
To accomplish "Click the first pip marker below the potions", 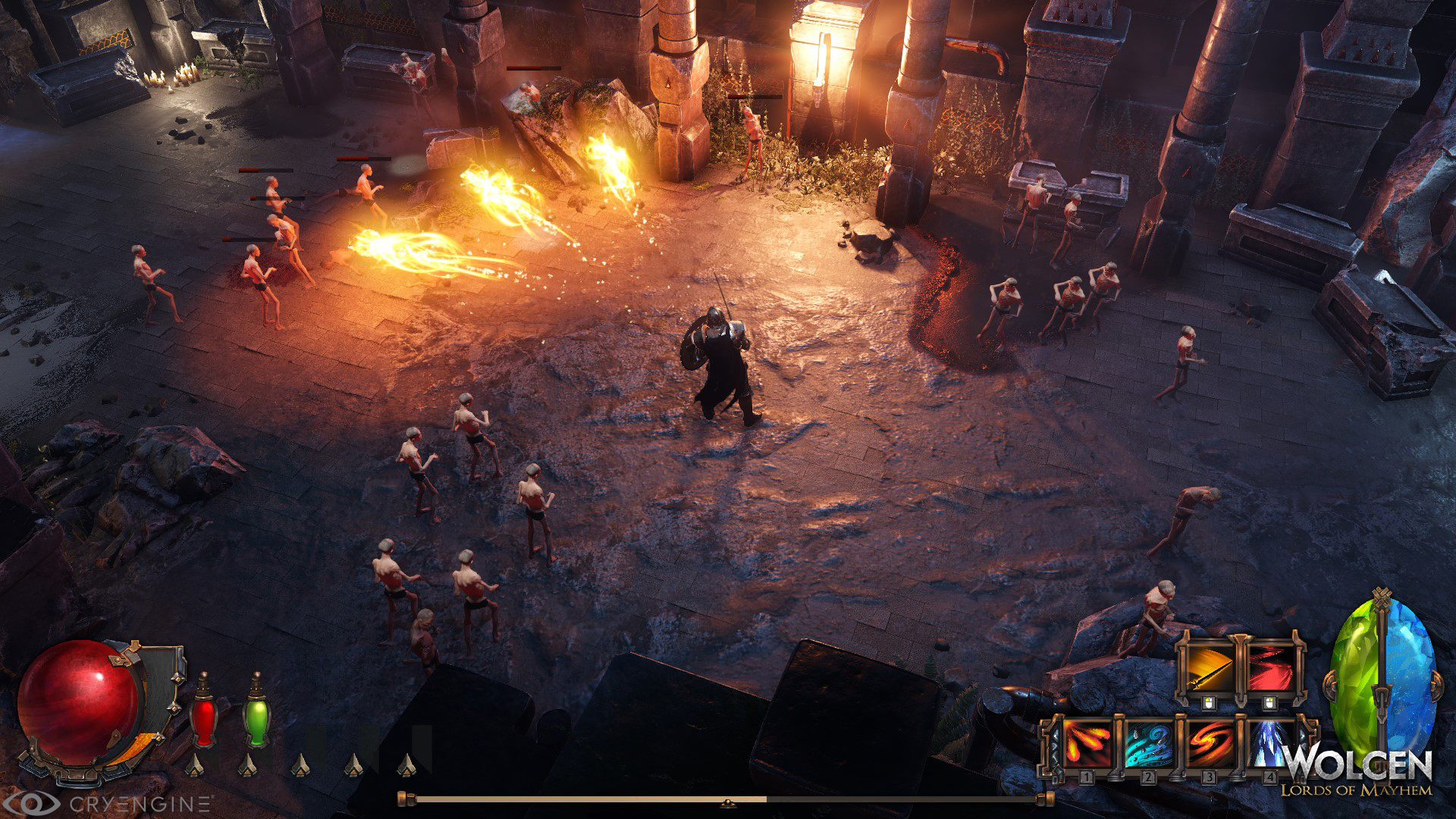I will click(x=196, y=765).
